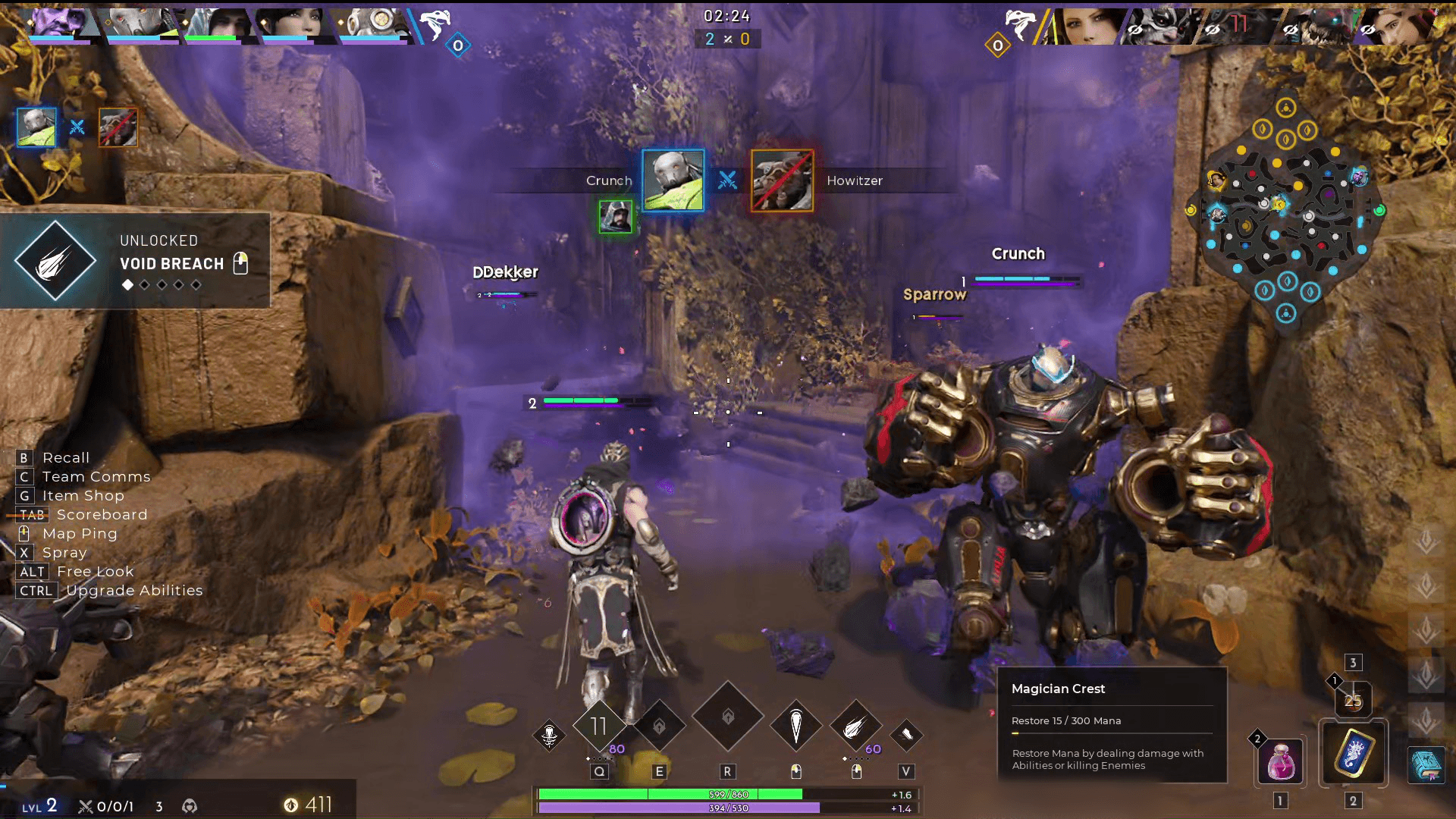Trigger the spike basic attack icon

(795, 726)
